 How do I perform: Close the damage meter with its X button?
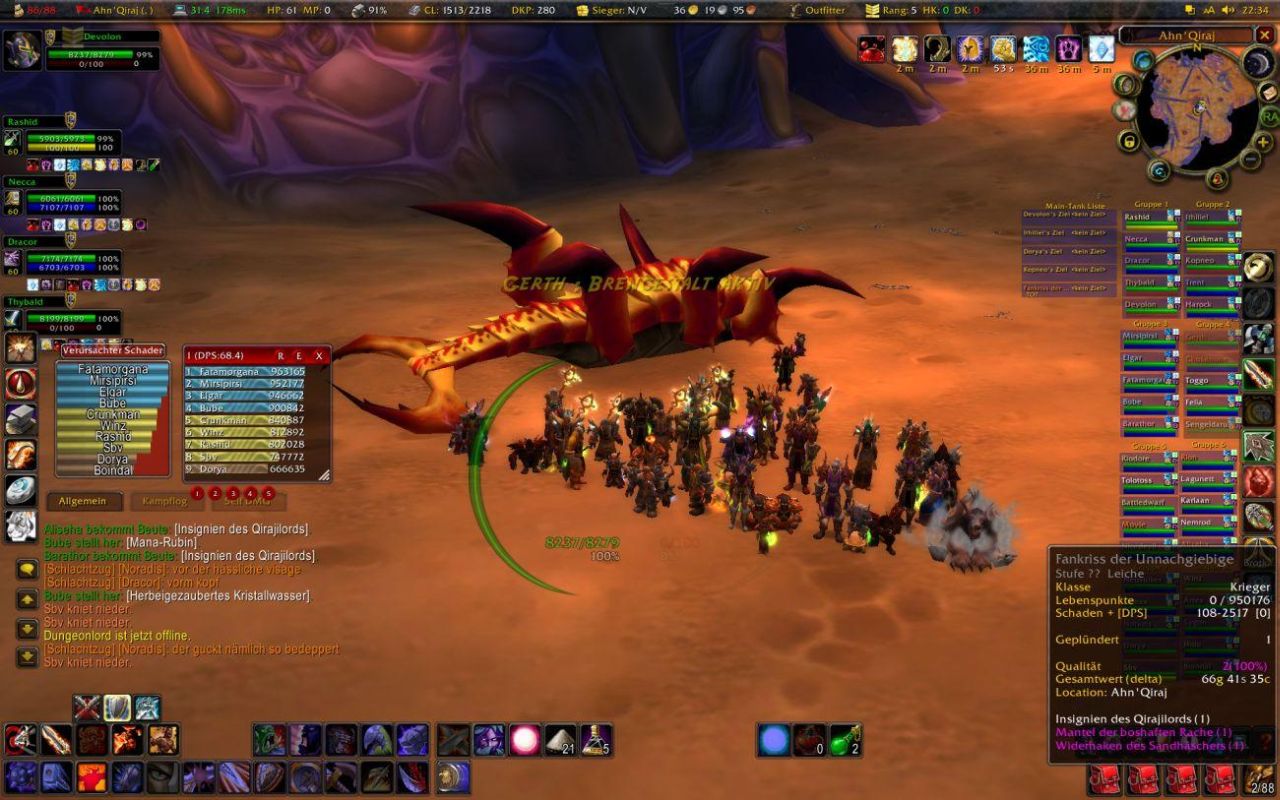coord(319,355)
